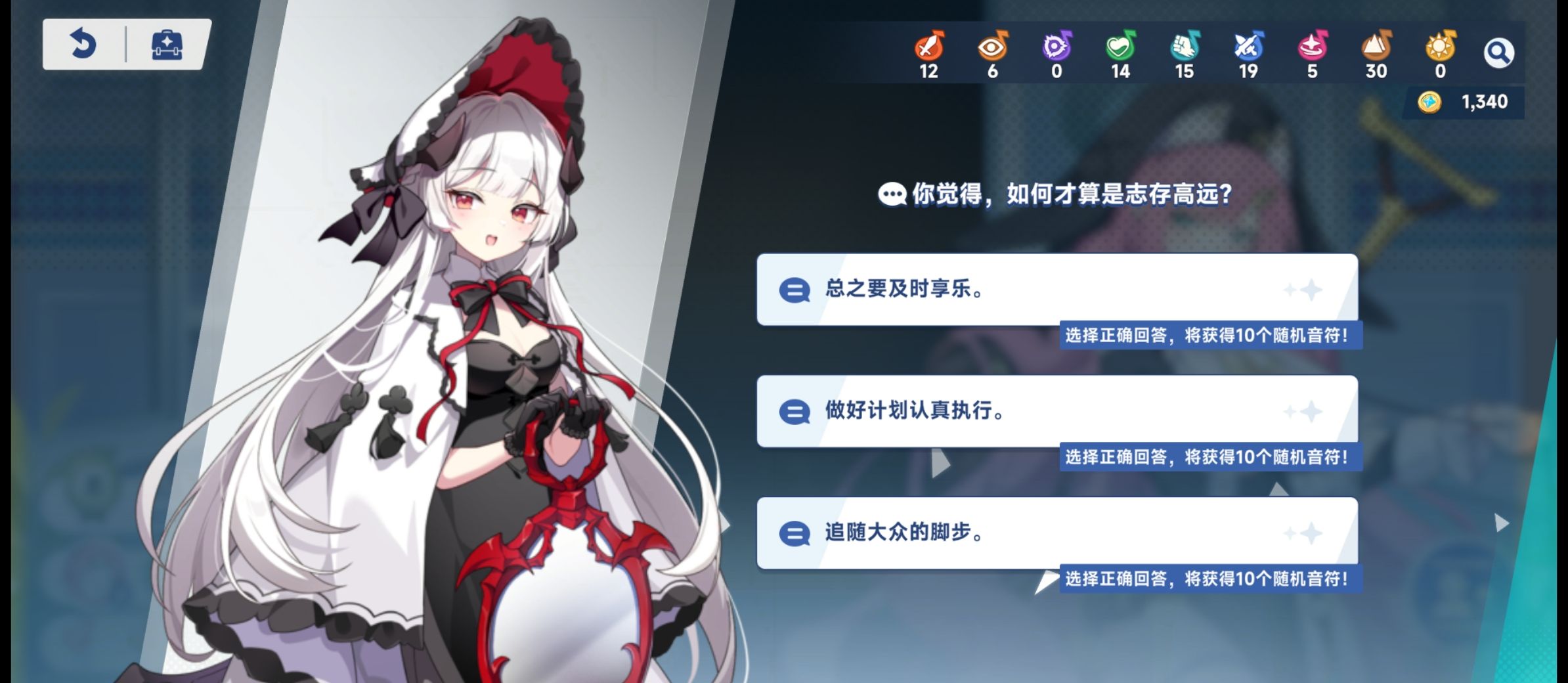1568x683 pixels.
Task: Open the briefcase inventory icon
Action: coord(168,45)
